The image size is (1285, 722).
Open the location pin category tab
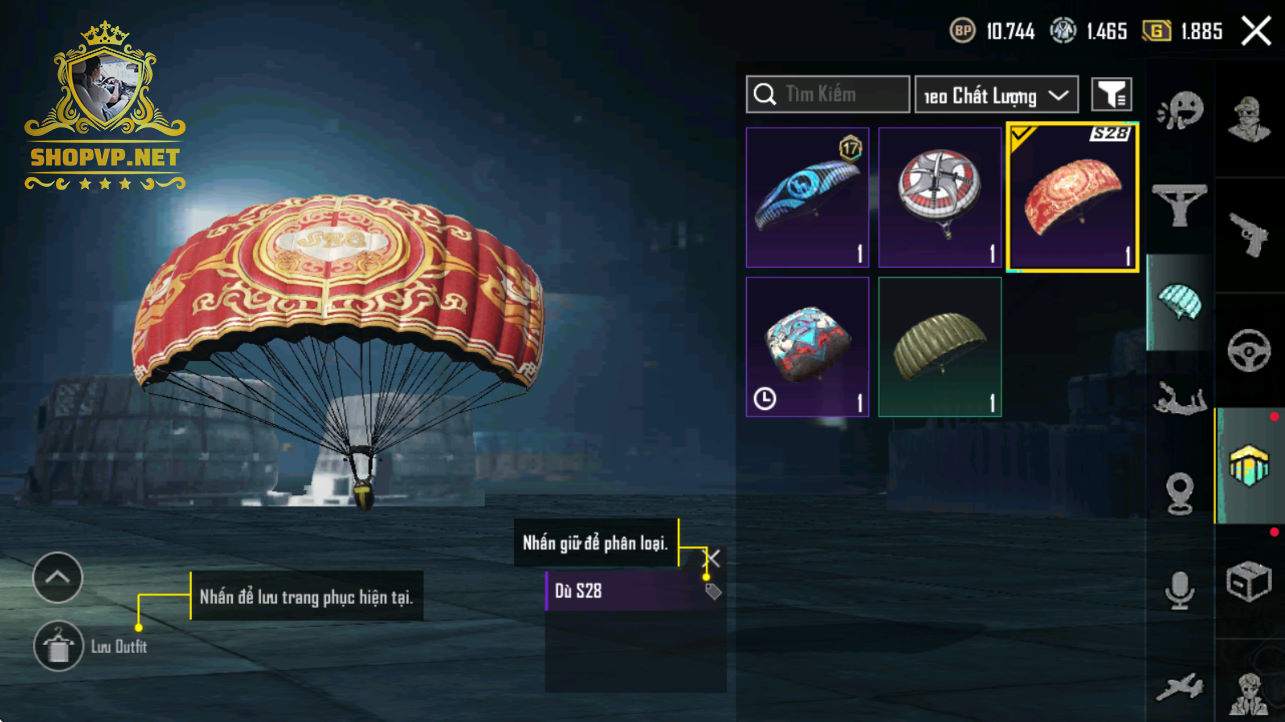click(1180, 493)
